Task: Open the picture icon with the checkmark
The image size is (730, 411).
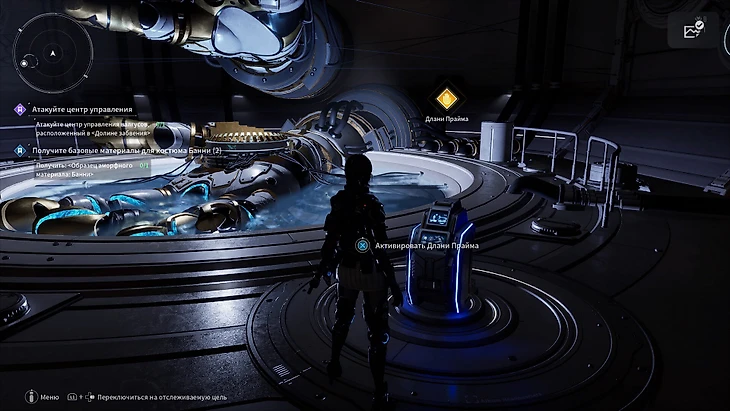Action: coord(694,30)
